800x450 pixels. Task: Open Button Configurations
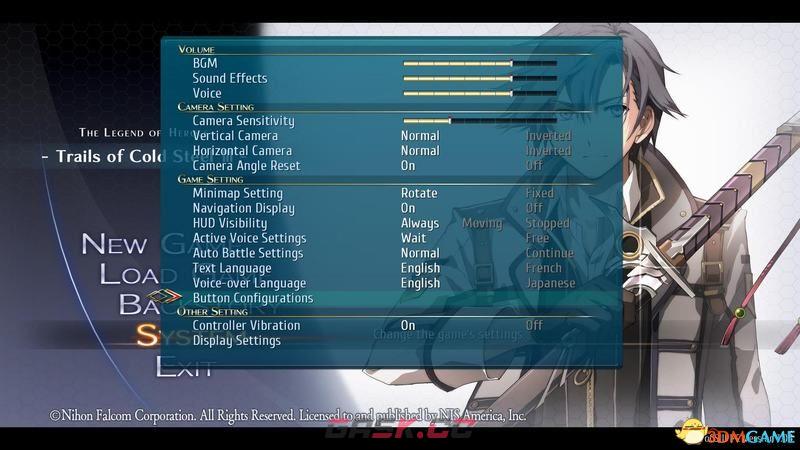tap(253, 298)
